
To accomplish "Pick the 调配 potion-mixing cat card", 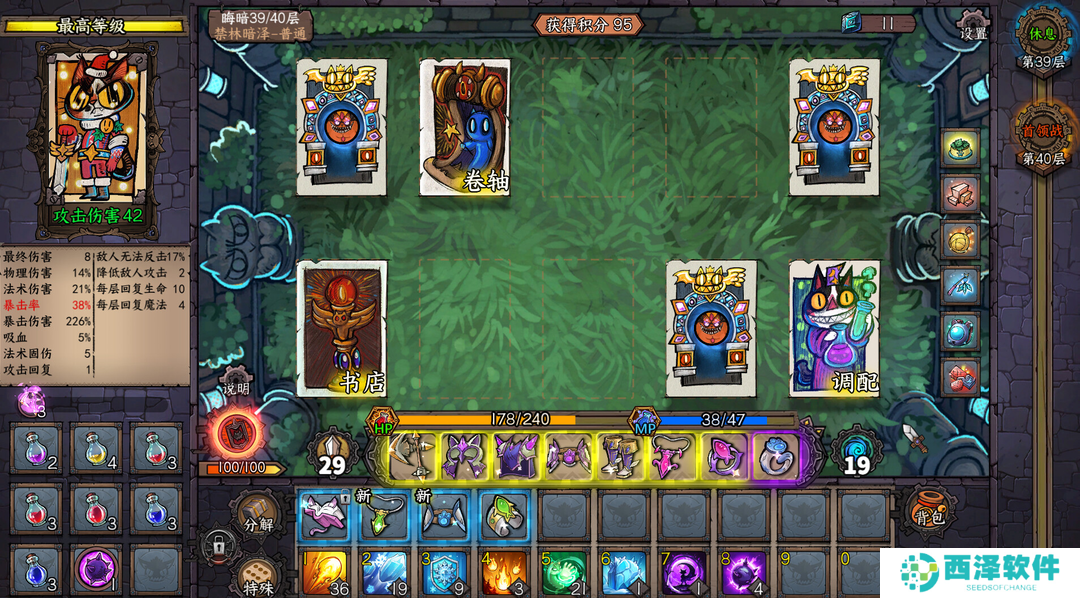I will pyautogui.click(x=835, y=329).
